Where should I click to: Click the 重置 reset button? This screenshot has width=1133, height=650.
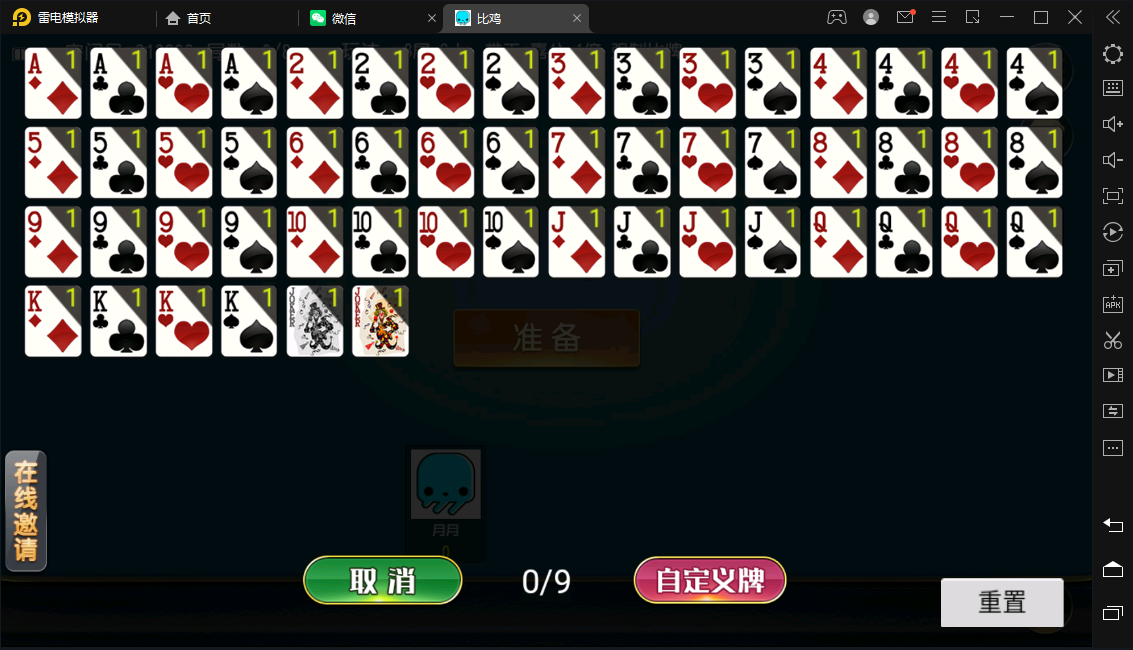pyautogui.click(x=1001, y=602)
